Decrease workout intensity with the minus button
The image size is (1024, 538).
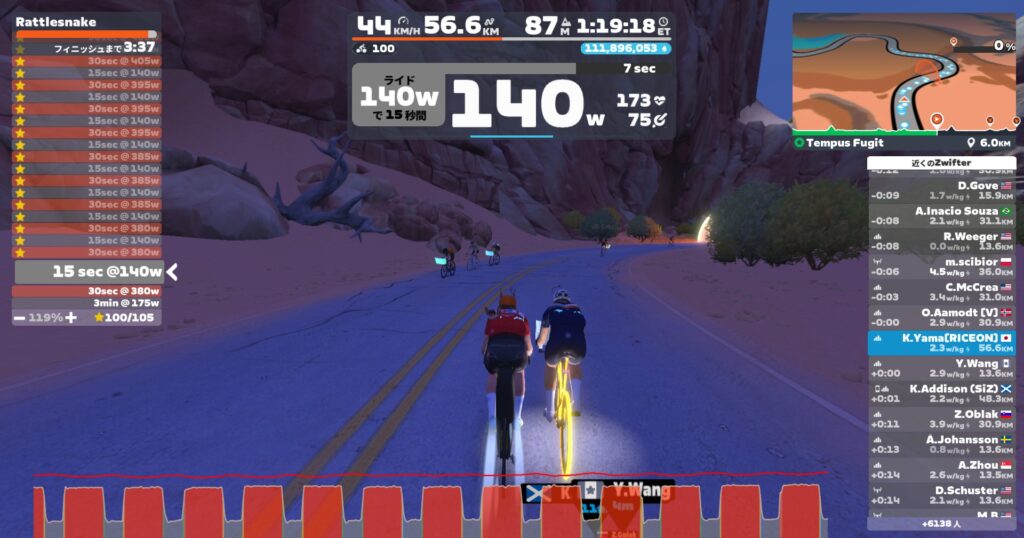(x=20, y=317)
